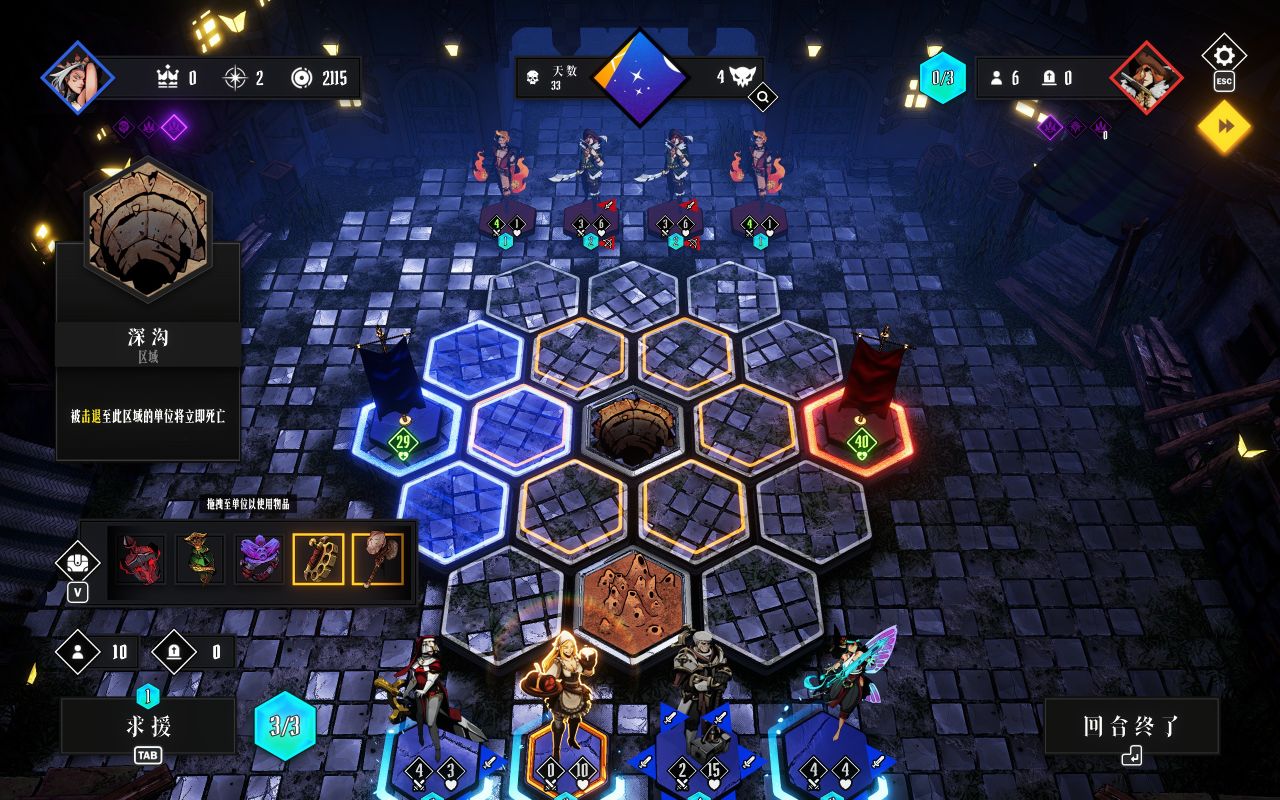Image resolution: width=1280 pixels, height=800 pixels.
Task: Click the day counter diamond emblem
Action: click(x=640, y=78)
